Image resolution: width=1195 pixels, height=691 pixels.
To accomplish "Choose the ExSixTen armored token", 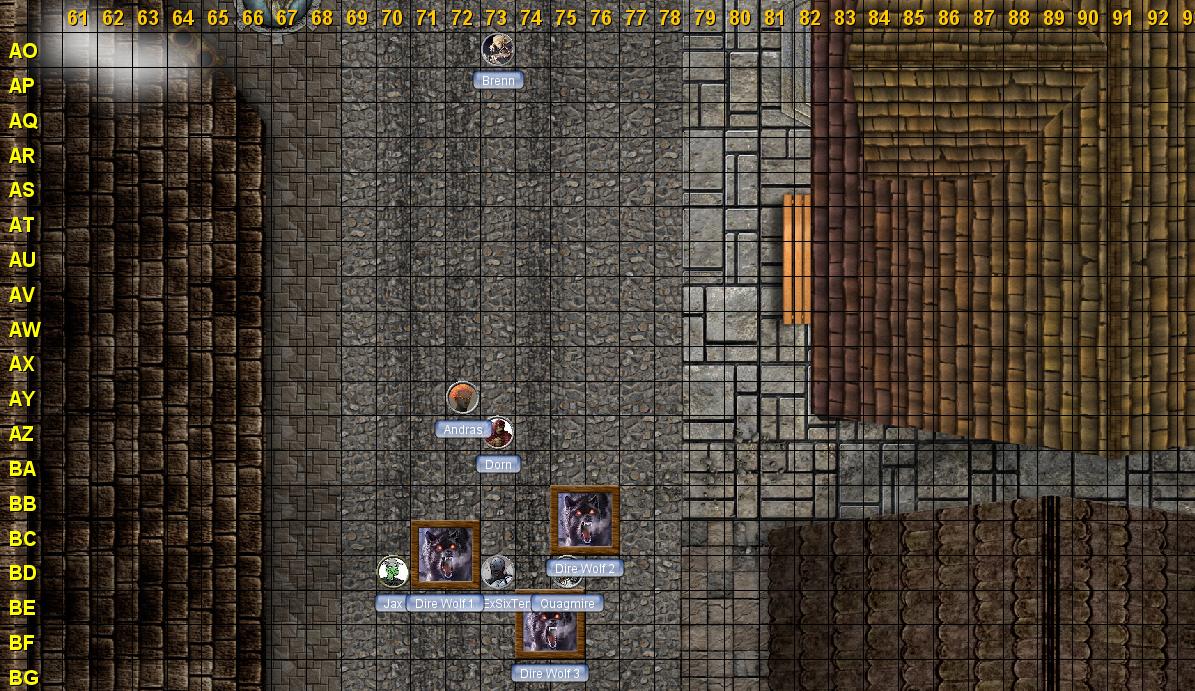I will click(497, 572).
